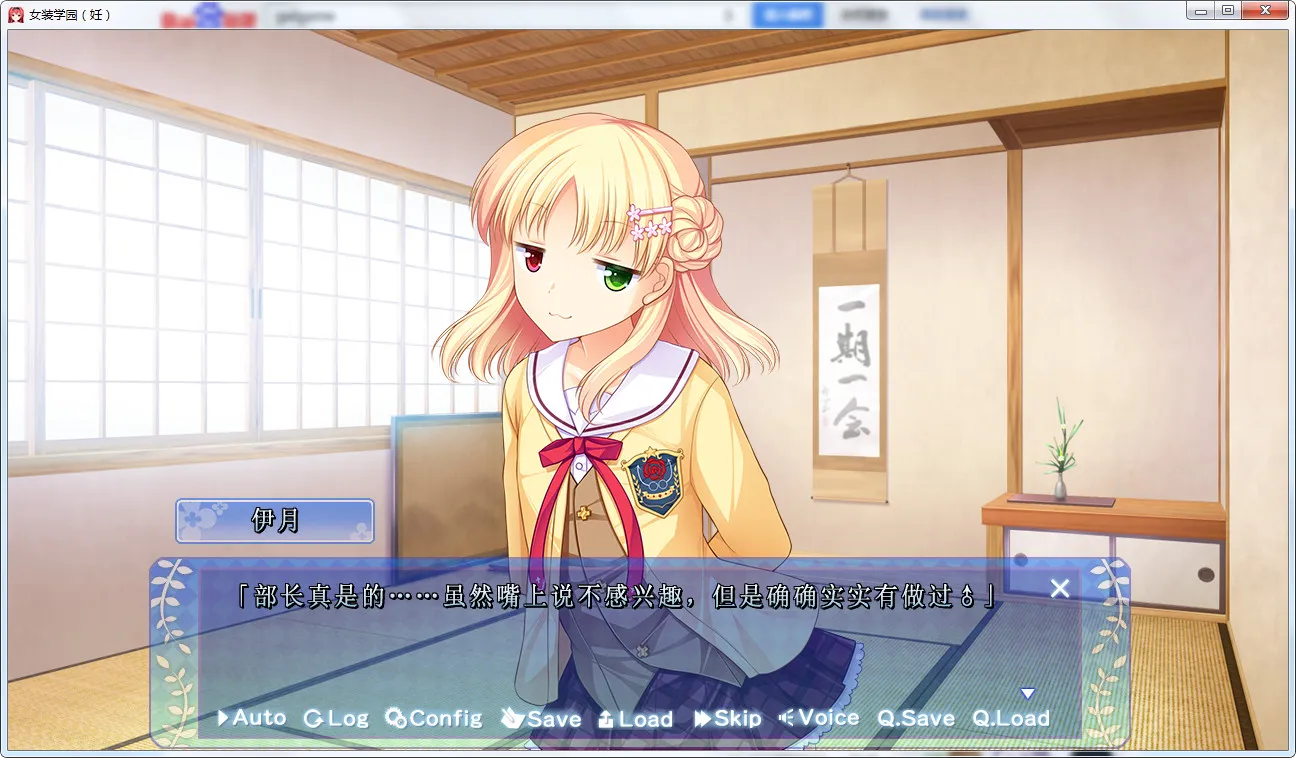Image resolution: width=1296 pixels, height=758 pixels.
Task: Advance dialogue via the down arrow indicator
Action: tap(1027, 693)
